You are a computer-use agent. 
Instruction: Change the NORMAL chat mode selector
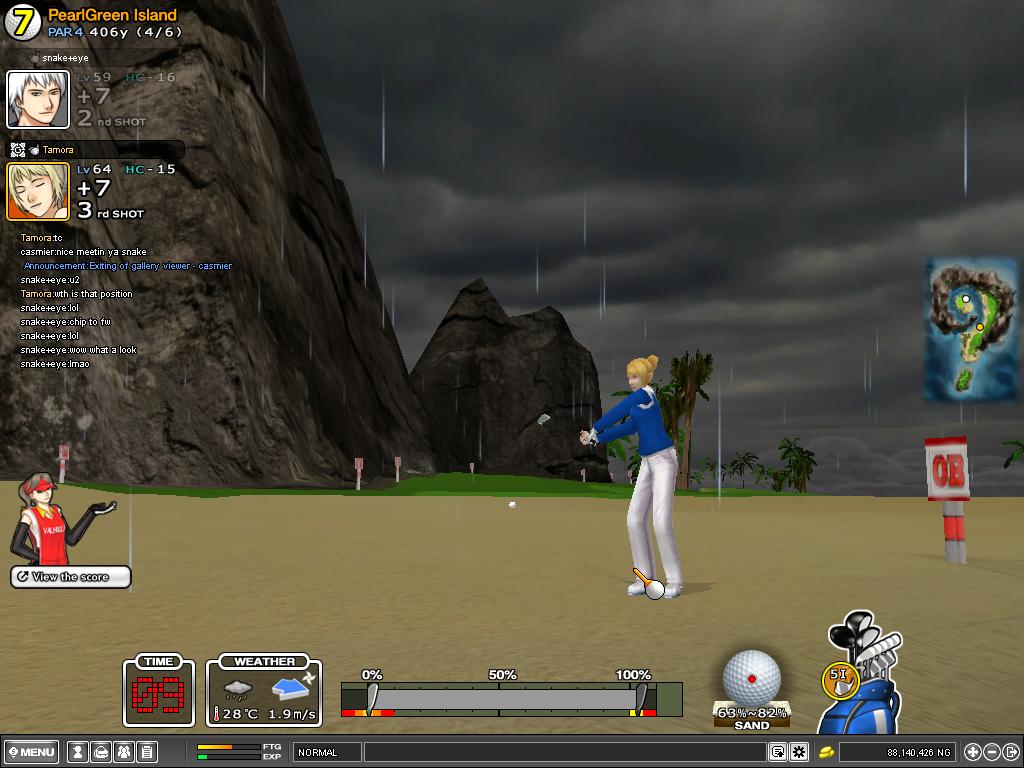click(327, 752)
